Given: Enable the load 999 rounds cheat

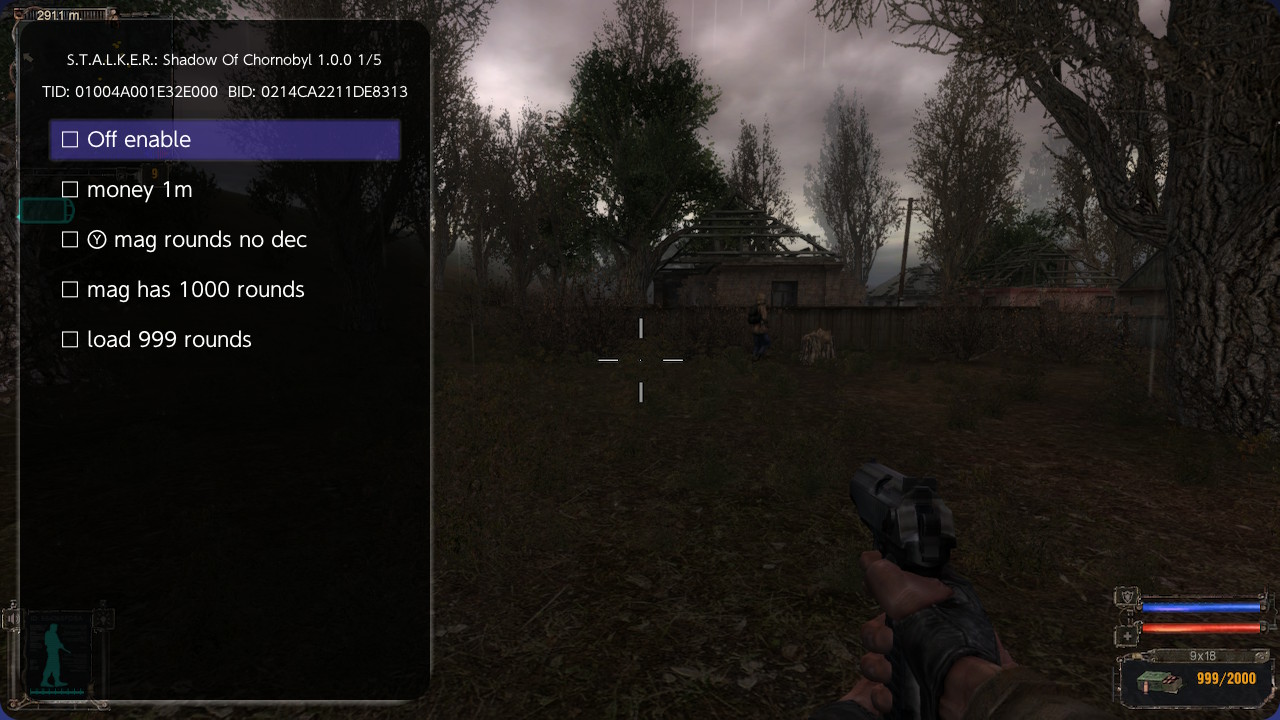Looking at the screenshot, I should click(70, 339).
